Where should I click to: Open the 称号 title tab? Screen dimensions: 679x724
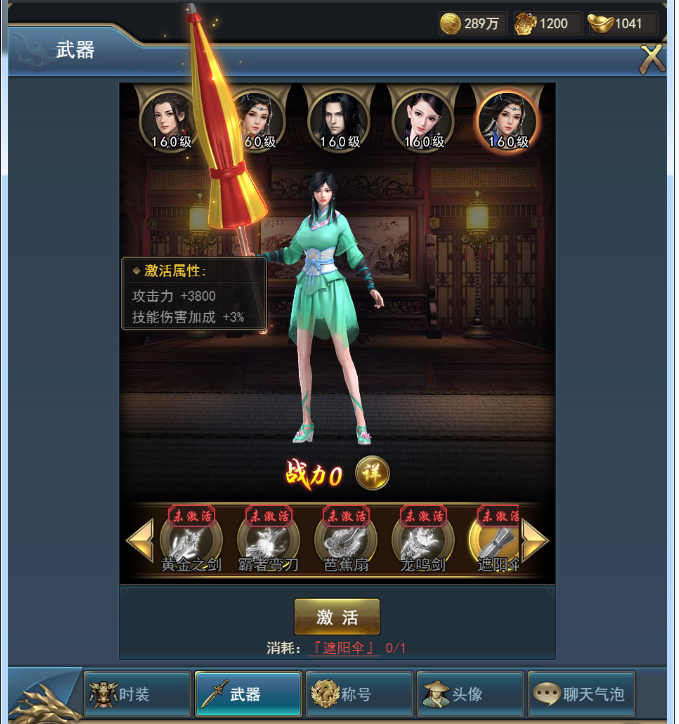[x=359, y=694]
